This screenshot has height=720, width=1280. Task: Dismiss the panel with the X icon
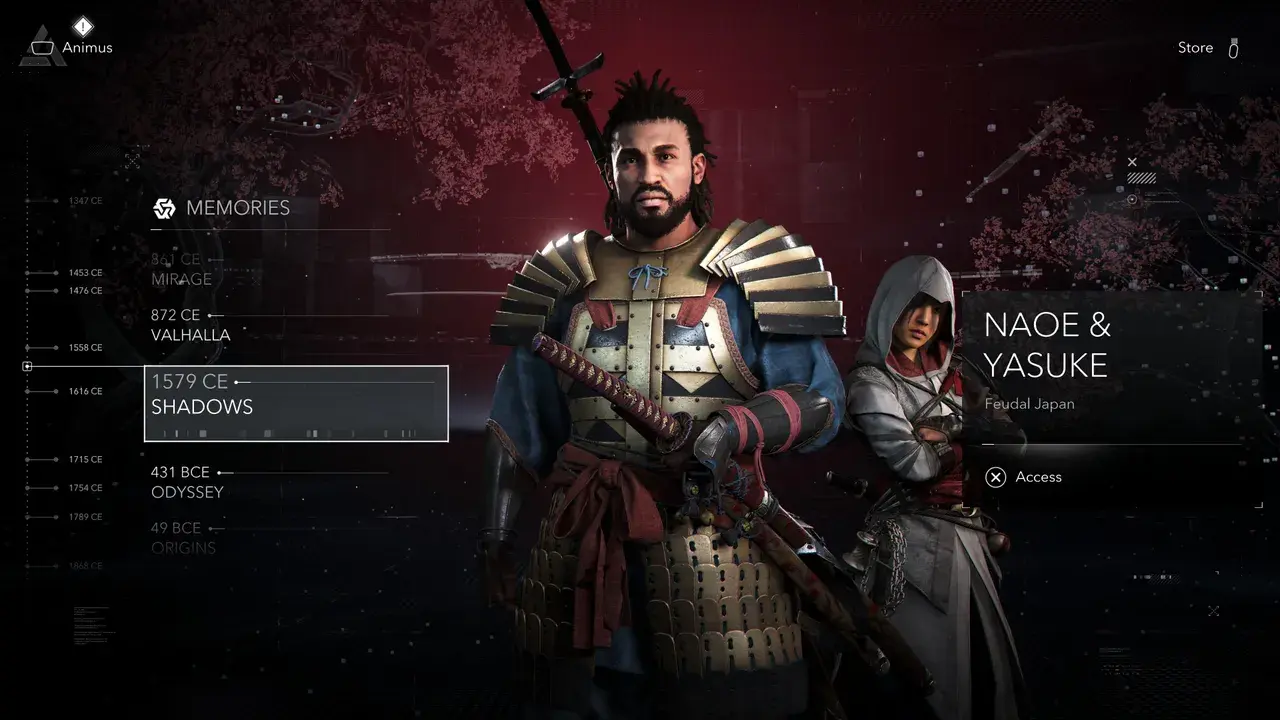pos(1132,161)
